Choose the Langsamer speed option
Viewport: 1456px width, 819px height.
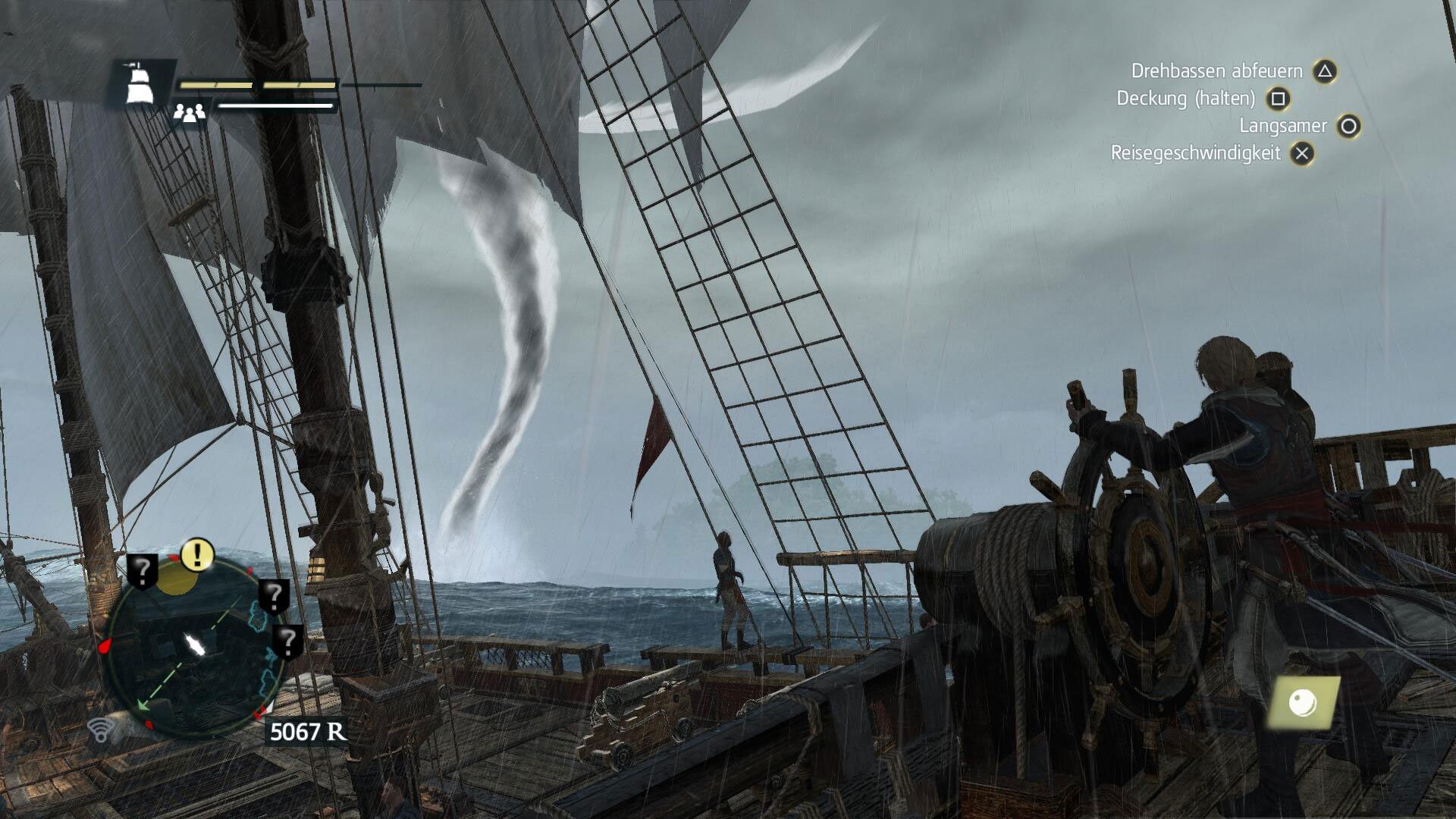[x=1282, y=126]
